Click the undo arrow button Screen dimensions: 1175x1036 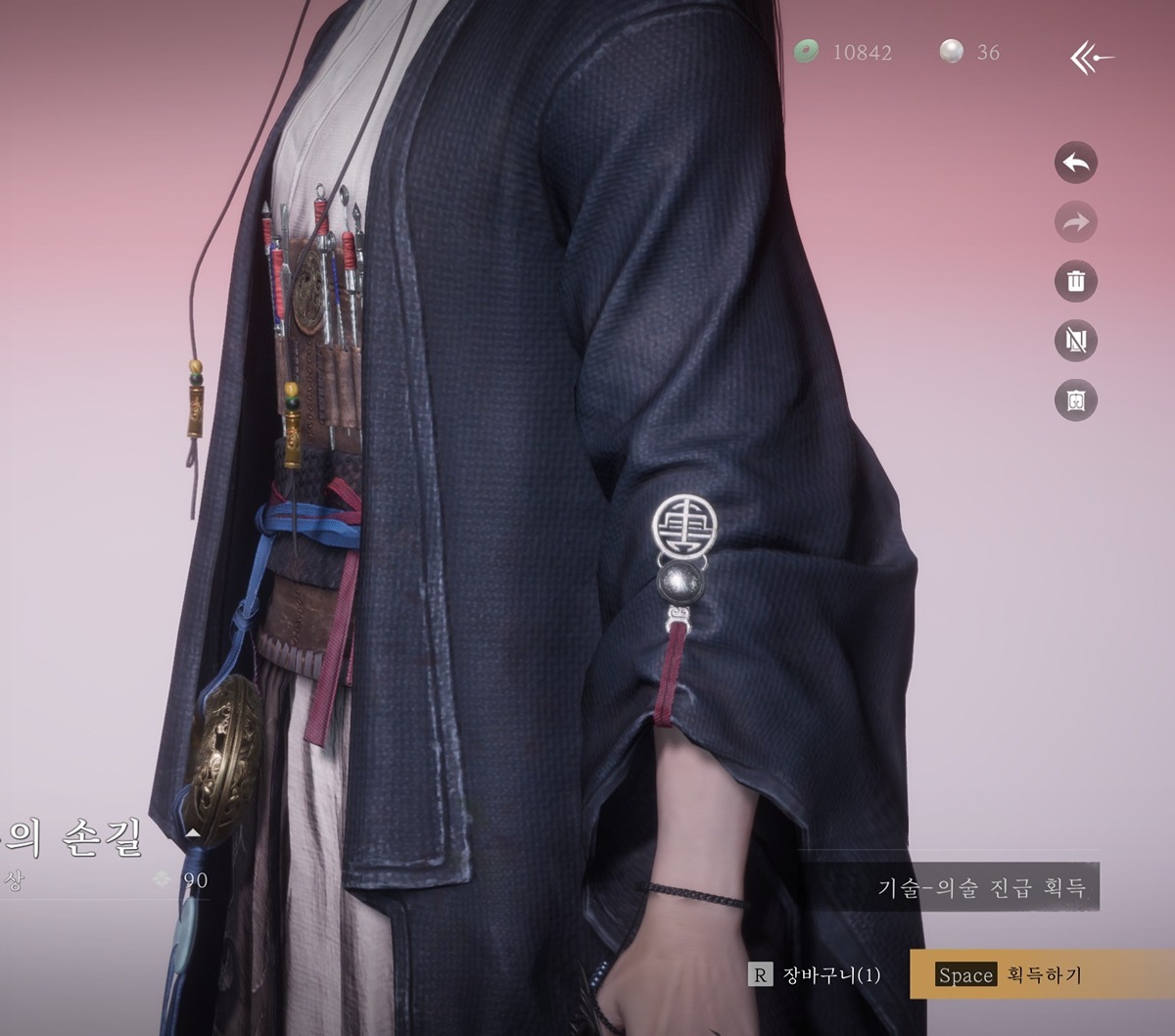[x=1076, y=164]
